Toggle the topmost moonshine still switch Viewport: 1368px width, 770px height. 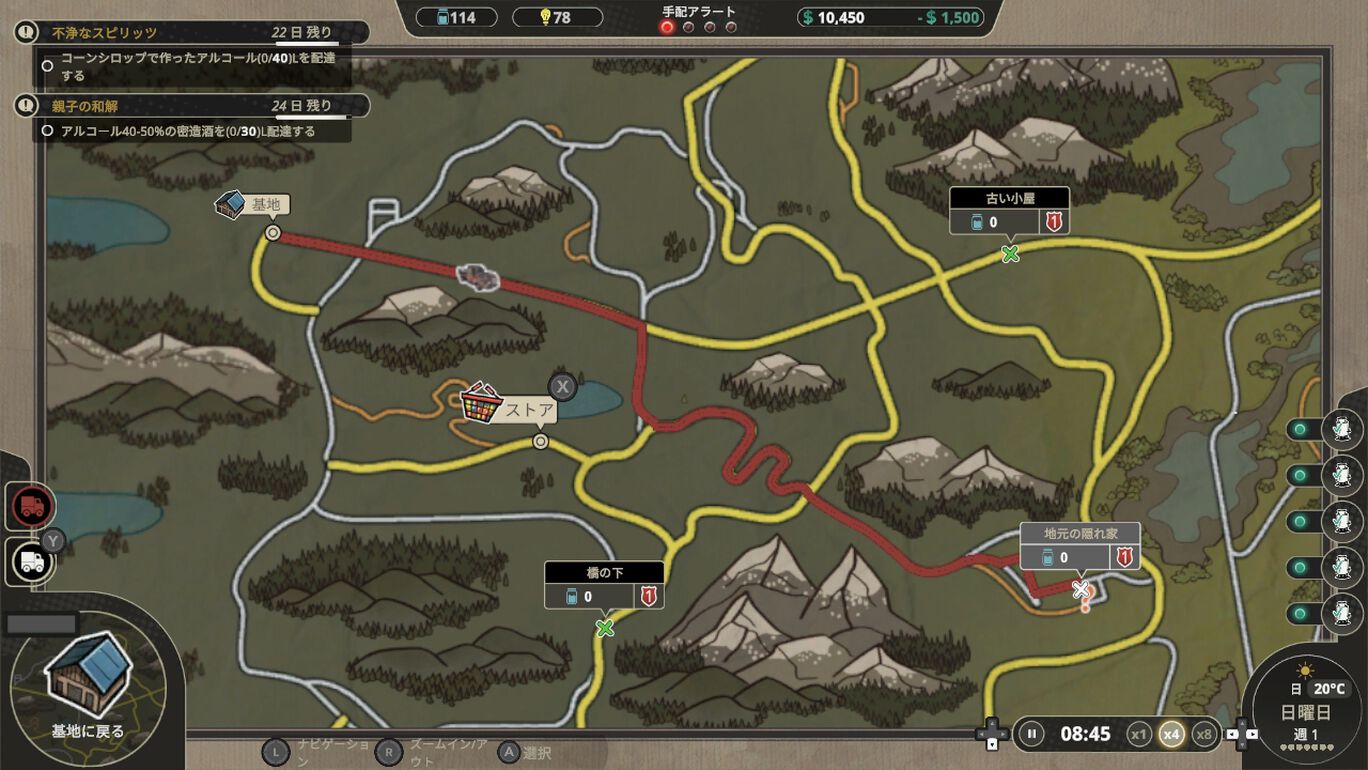[x=1300, y=429]
